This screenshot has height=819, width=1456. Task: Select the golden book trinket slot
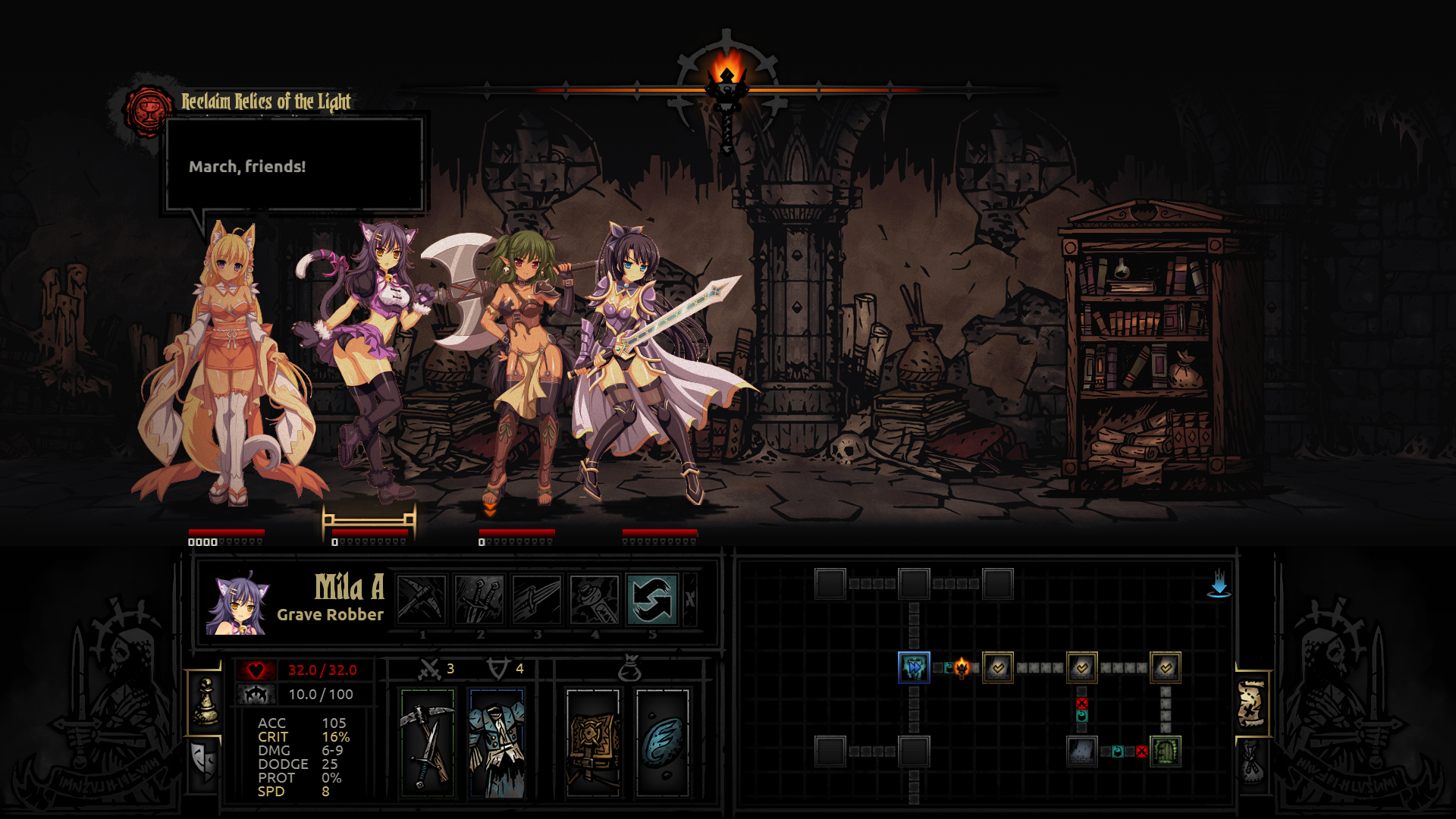[593, 743]
